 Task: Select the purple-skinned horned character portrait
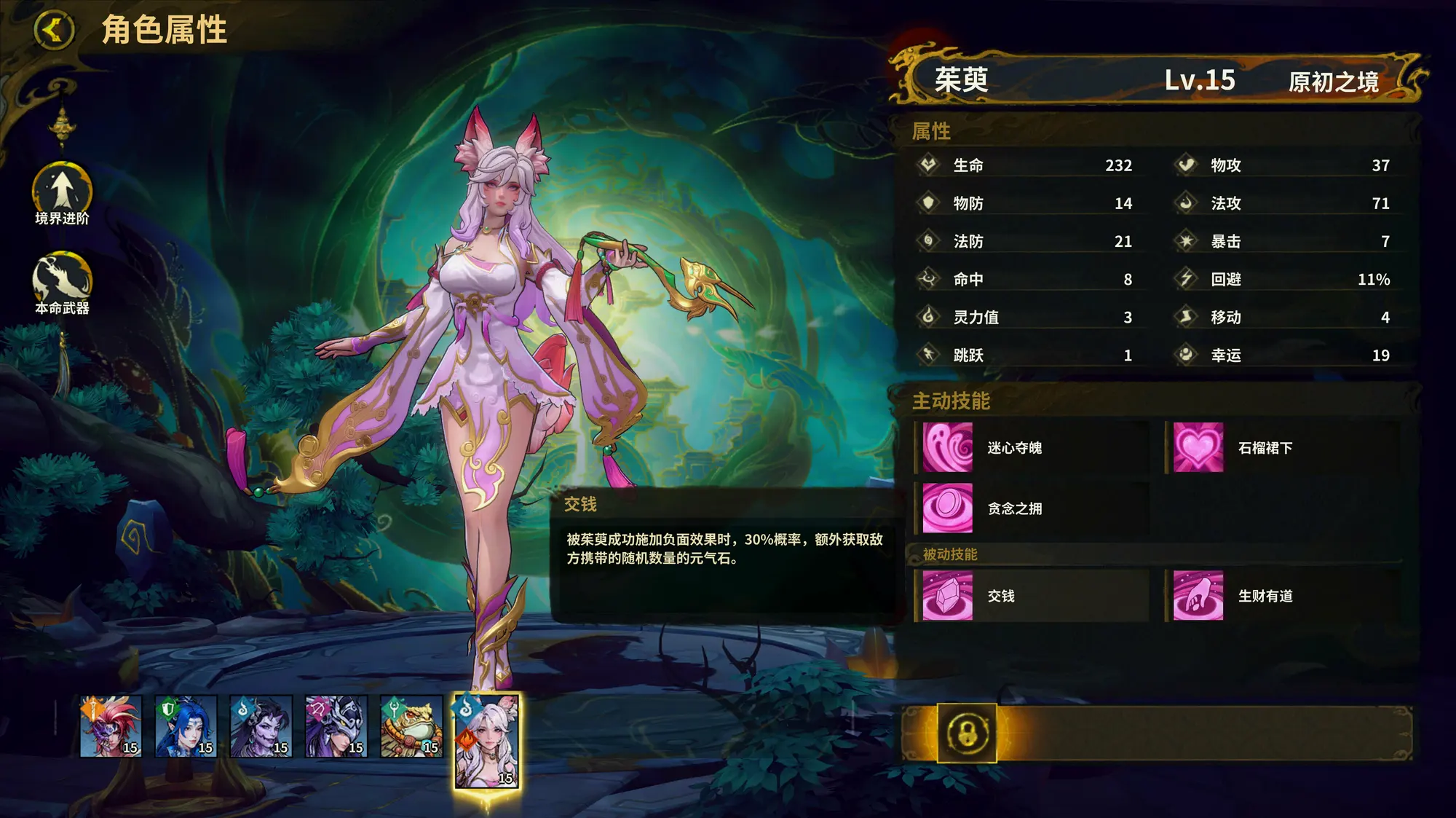click(261, 726)
